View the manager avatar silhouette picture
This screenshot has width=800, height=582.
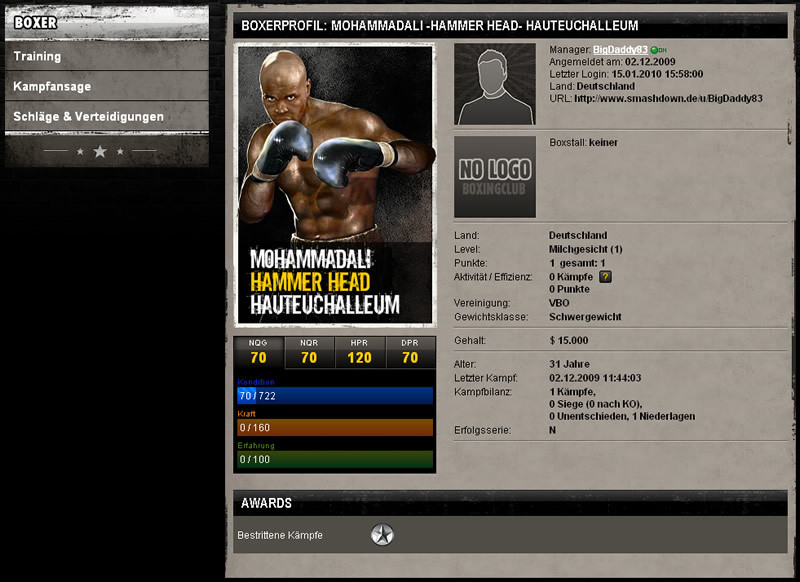(494, 84)
